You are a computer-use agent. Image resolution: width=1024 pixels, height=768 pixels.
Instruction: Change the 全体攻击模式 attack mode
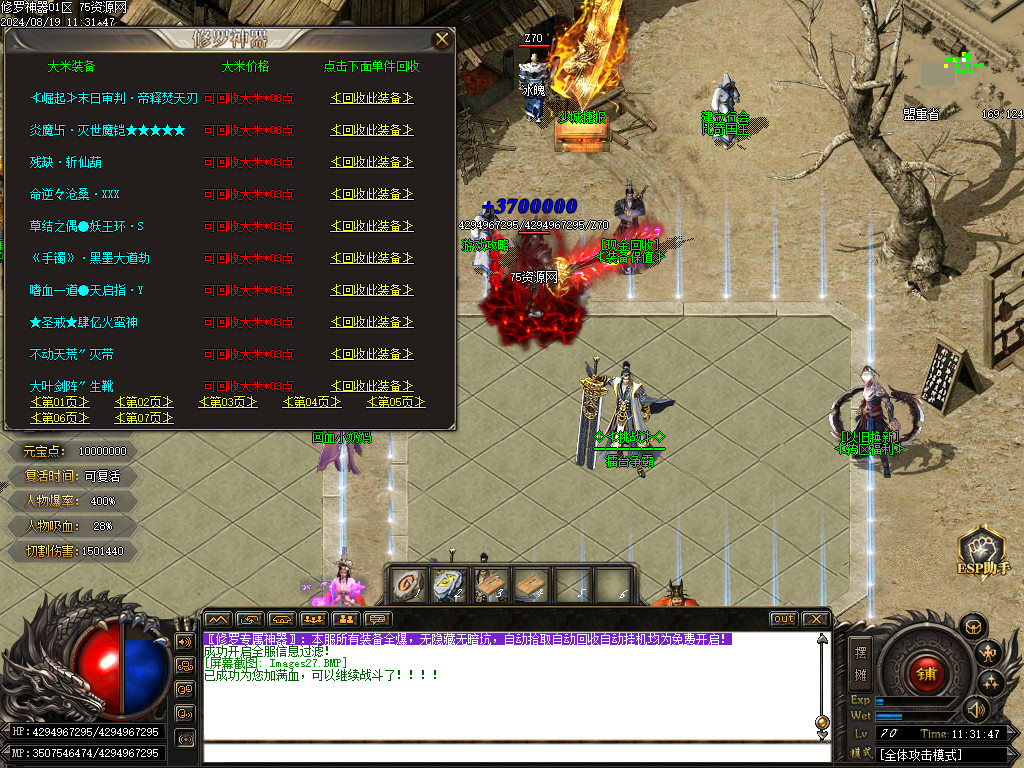point(940,753)
